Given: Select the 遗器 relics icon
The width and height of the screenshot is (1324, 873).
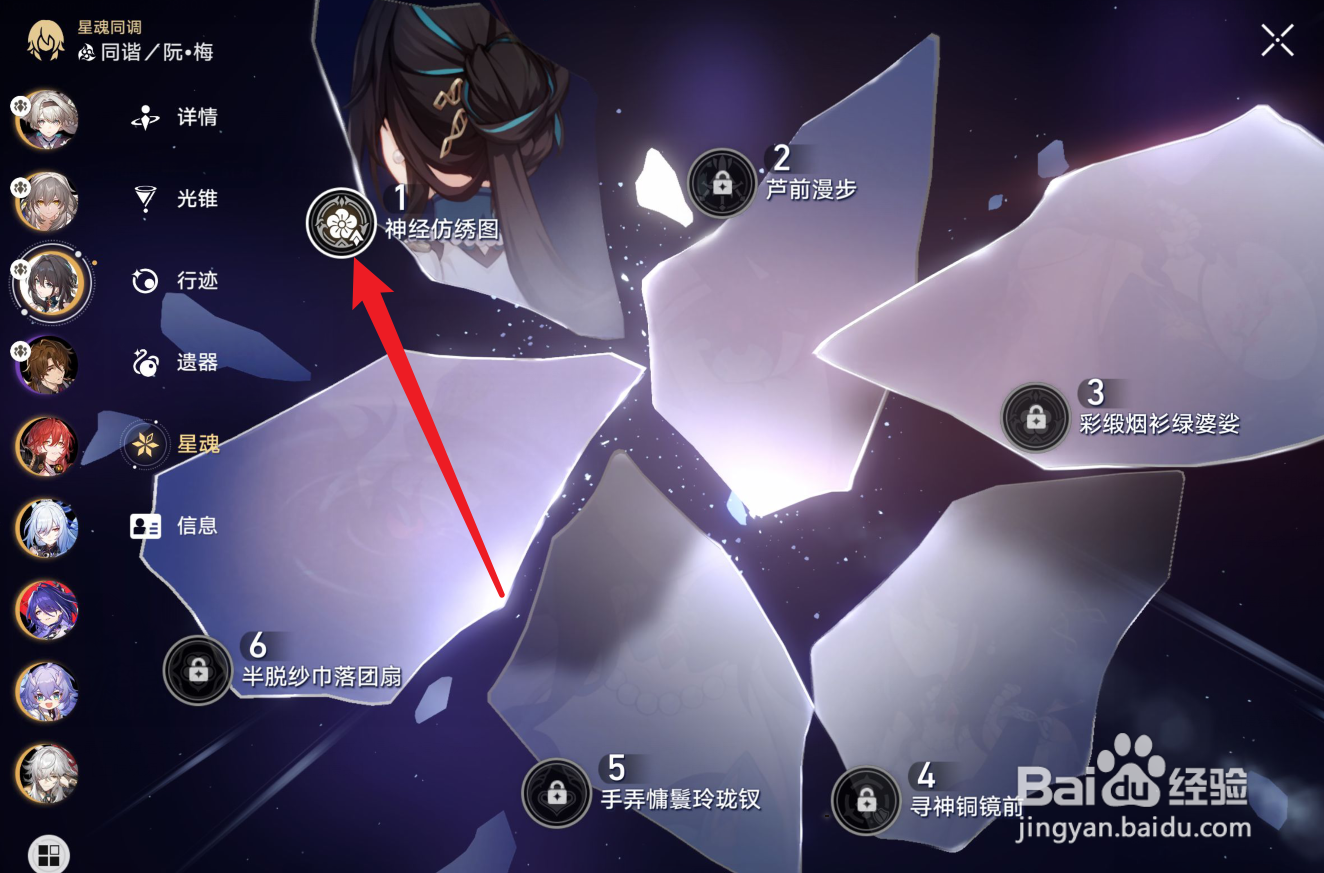Looking at the screenshot, I should point(144,363).
